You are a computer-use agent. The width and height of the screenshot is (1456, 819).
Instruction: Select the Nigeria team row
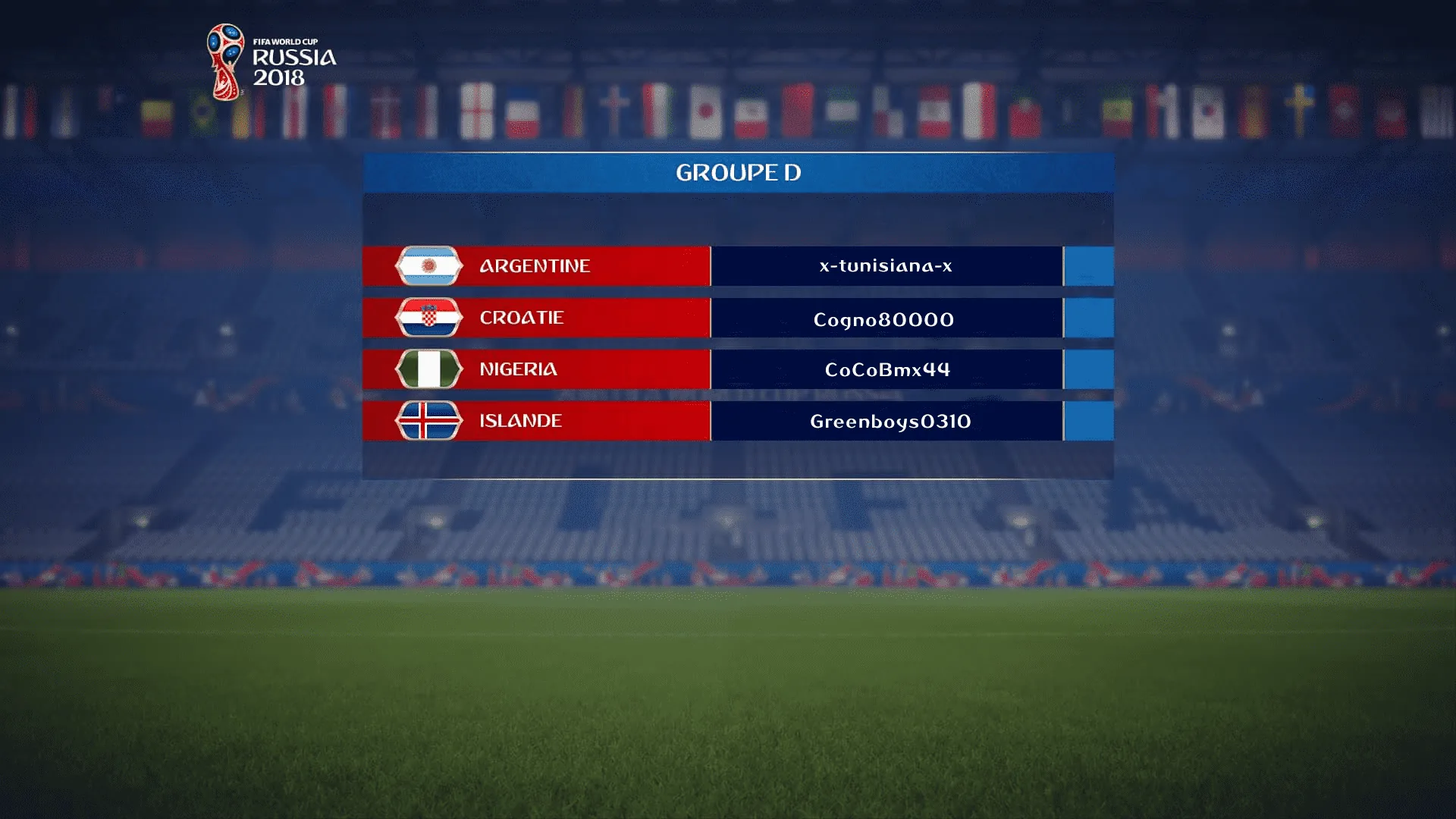click(x=535, y=369)
